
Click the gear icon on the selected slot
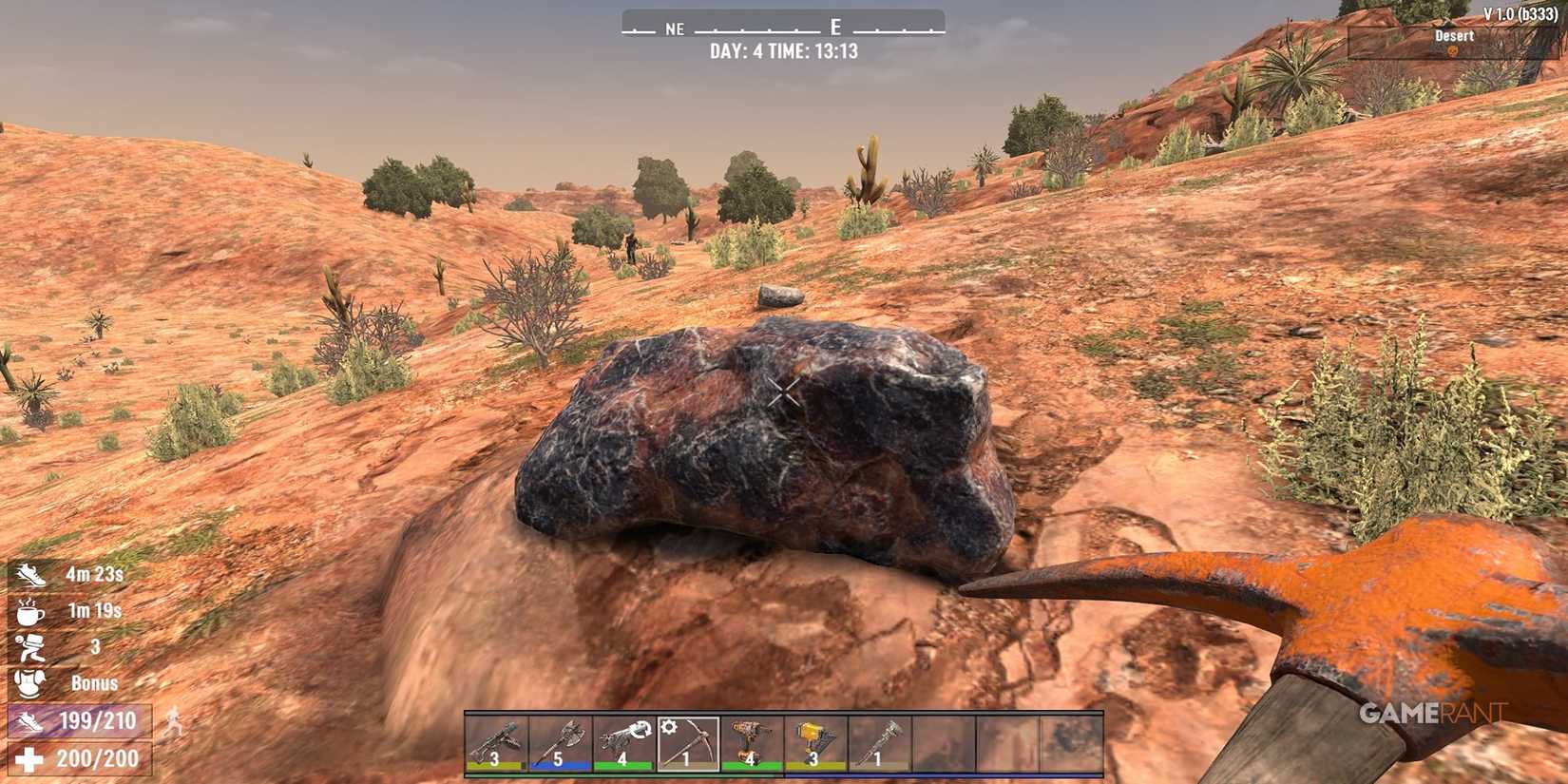[669, 728]
